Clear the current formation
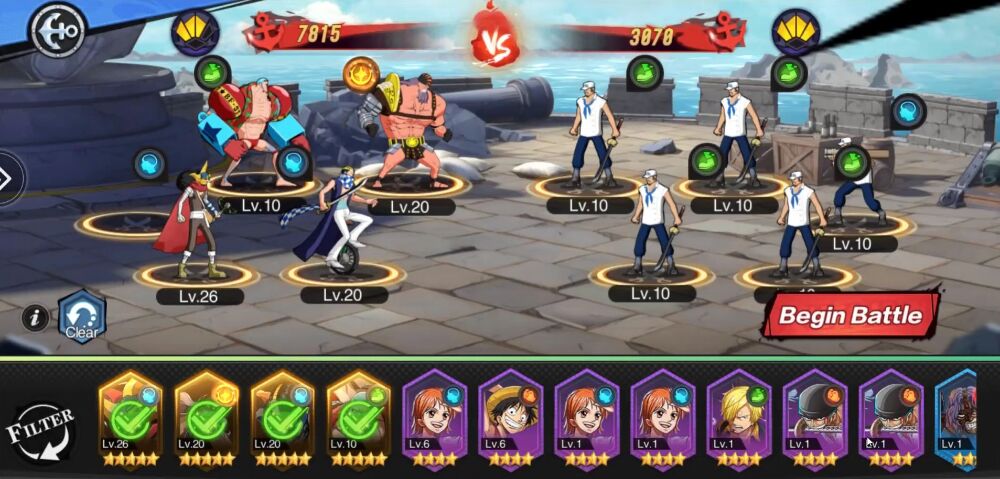1000x479 pixels. [82, 317]
